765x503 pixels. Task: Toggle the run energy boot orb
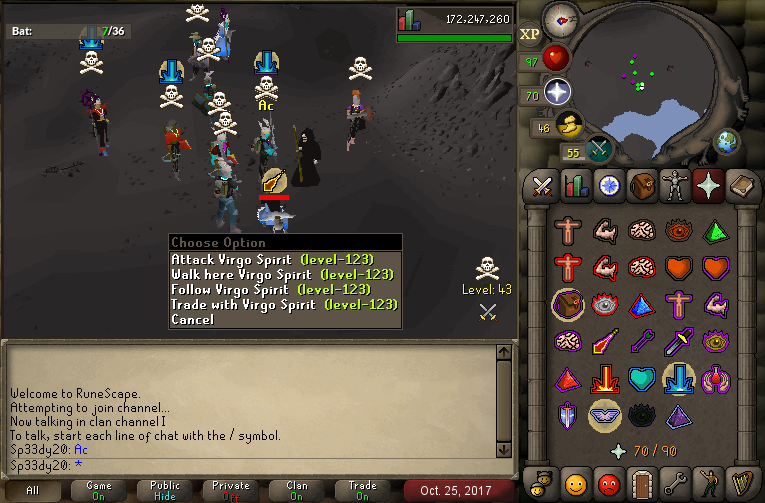(566, 125)
